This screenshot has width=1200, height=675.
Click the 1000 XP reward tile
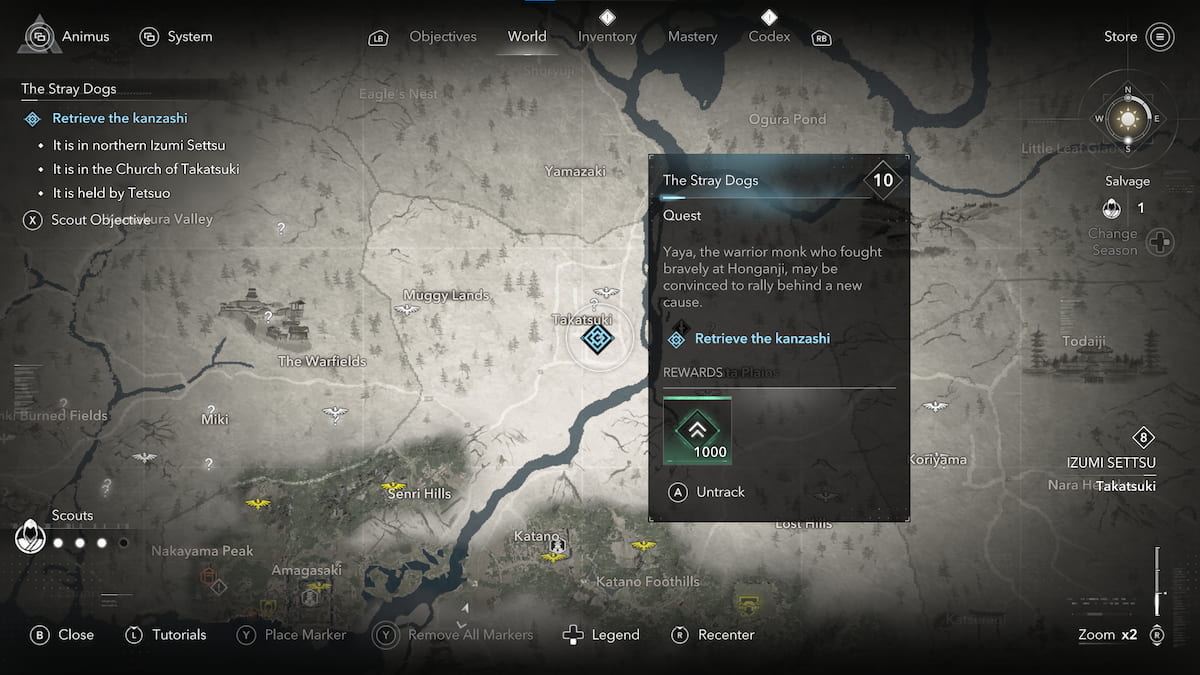tap(698, 430)
